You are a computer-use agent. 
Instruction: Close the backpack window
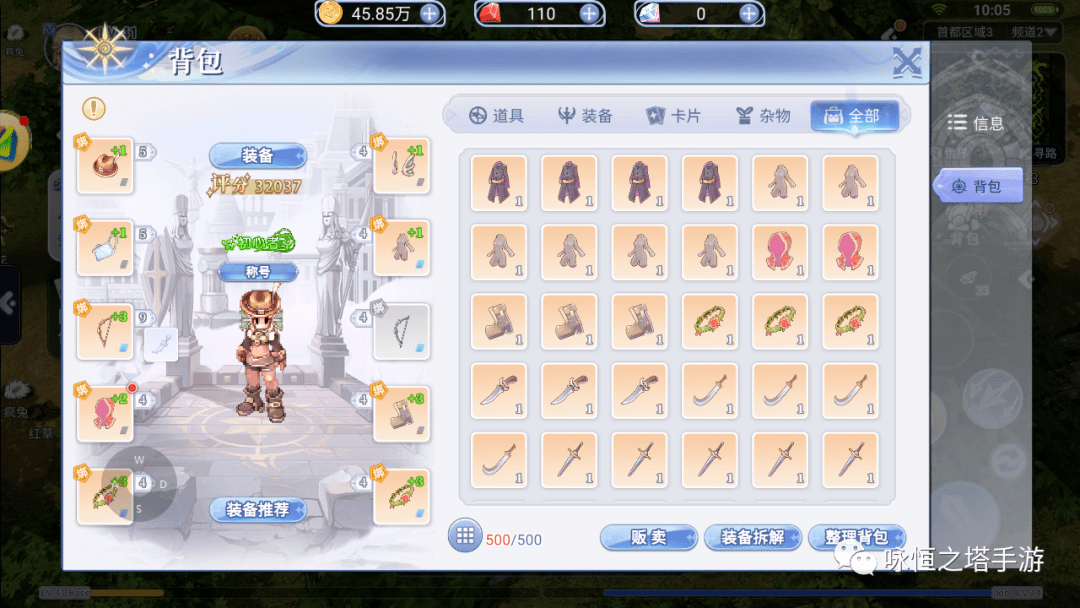click(906, 64)
